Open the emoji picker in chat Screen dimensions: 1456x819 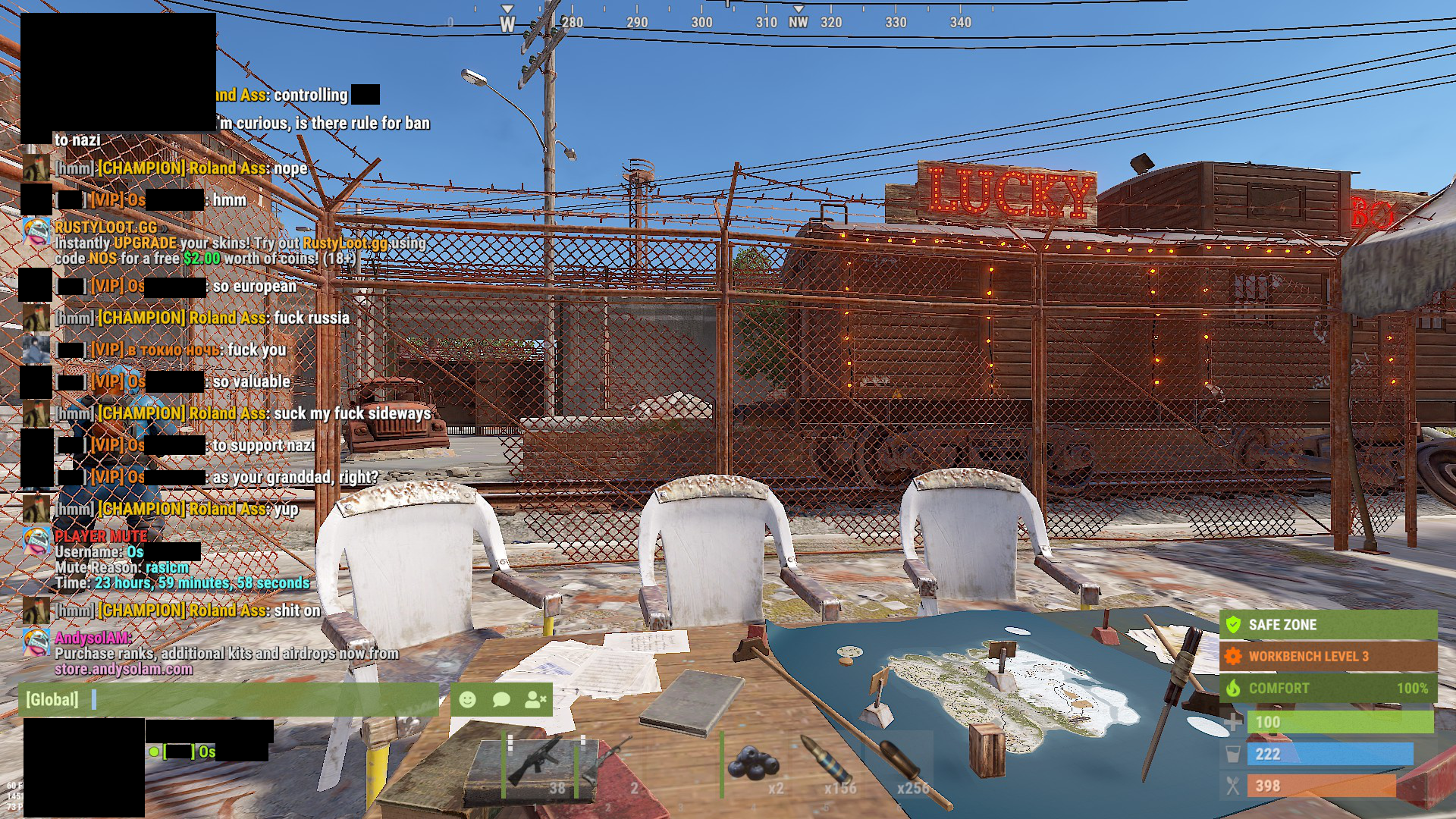point(468,699)
